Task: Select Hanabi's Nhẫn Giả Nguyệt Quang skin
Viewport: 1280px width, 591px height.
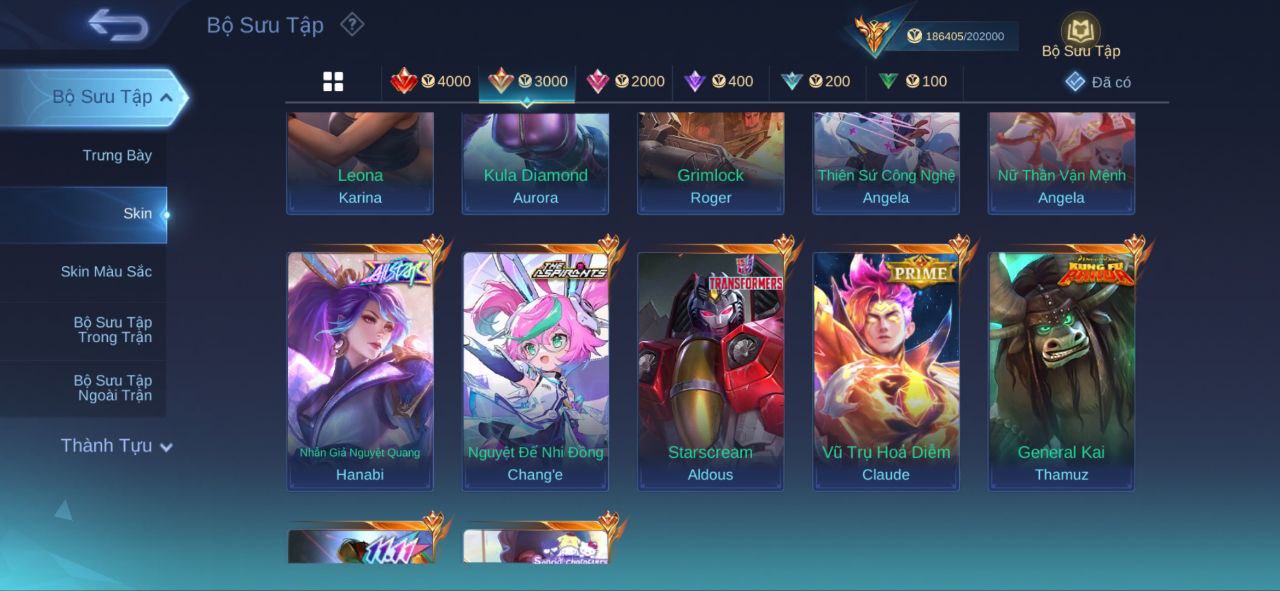Action: pos(360,370)
